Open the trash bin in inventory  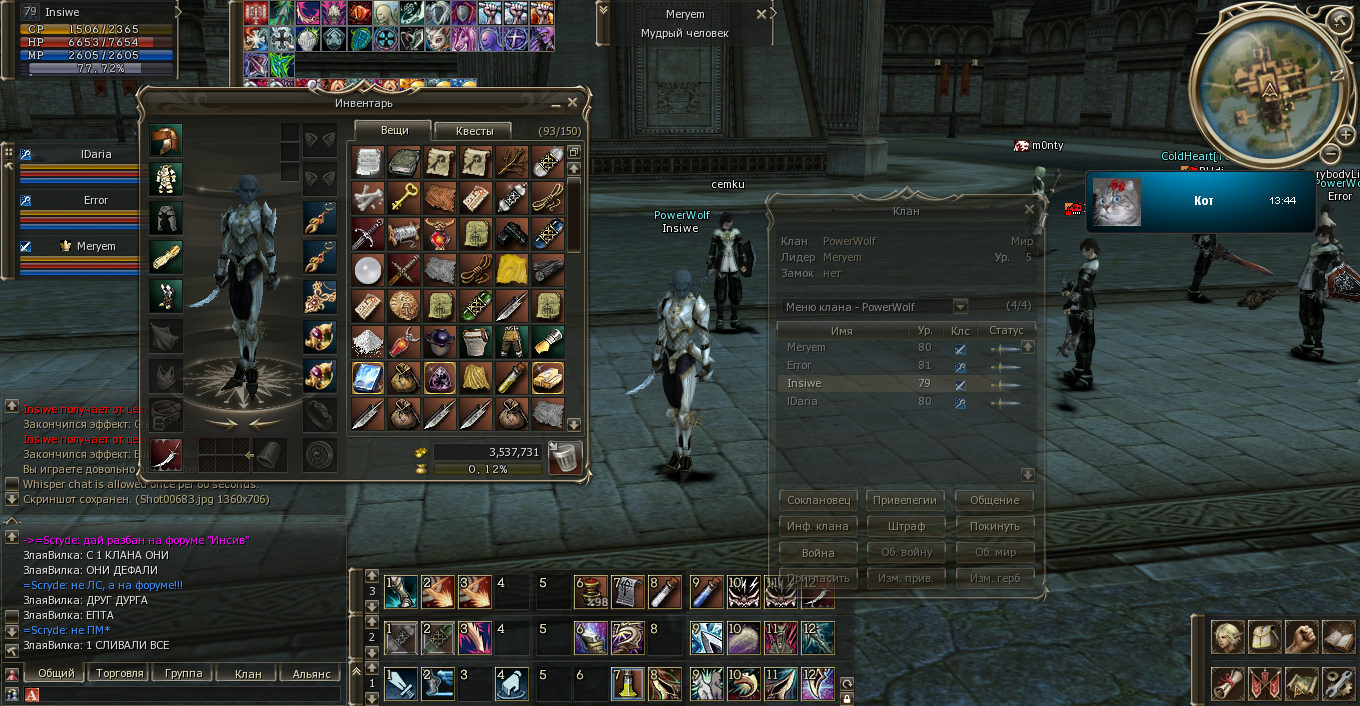(x=565, y=458)
